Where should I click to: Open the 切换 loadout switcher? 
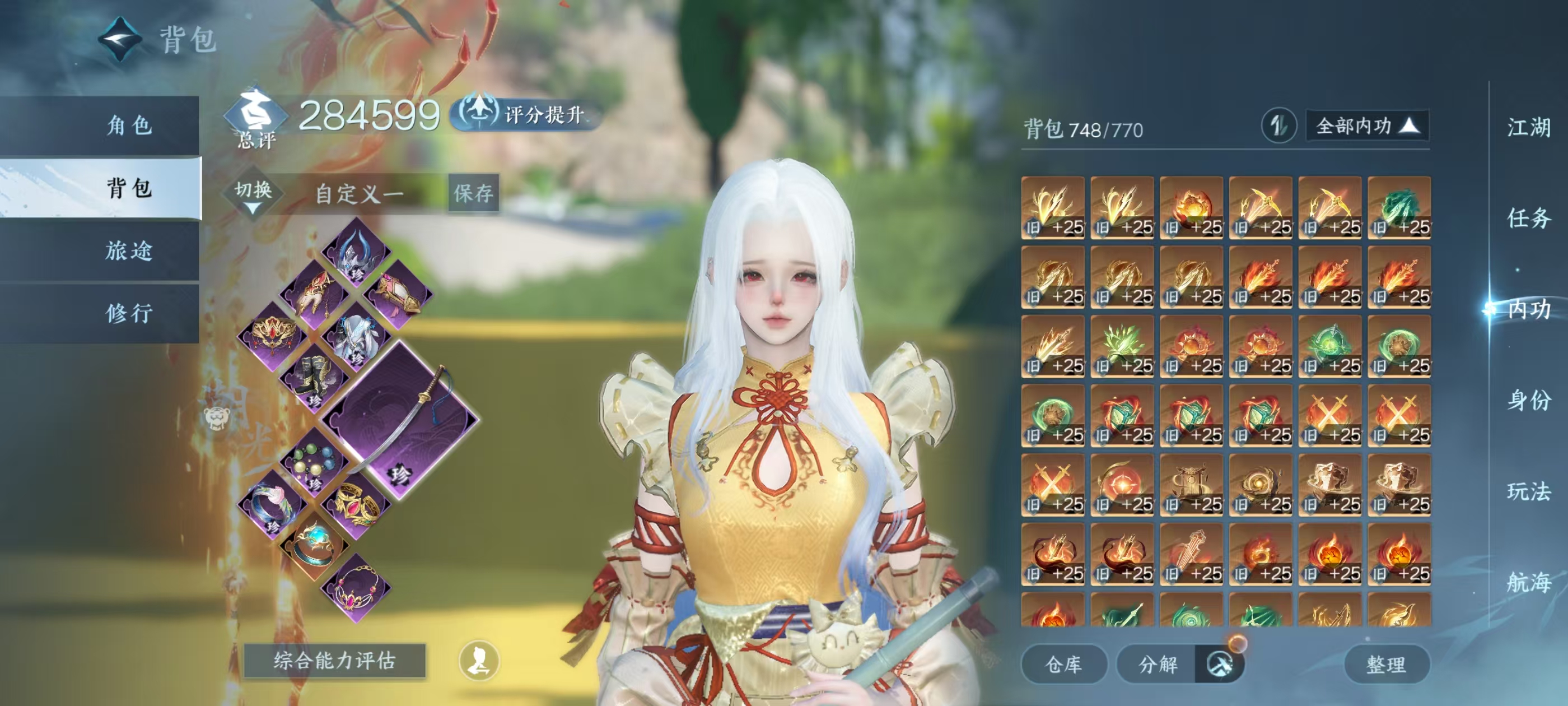point(253,194)
